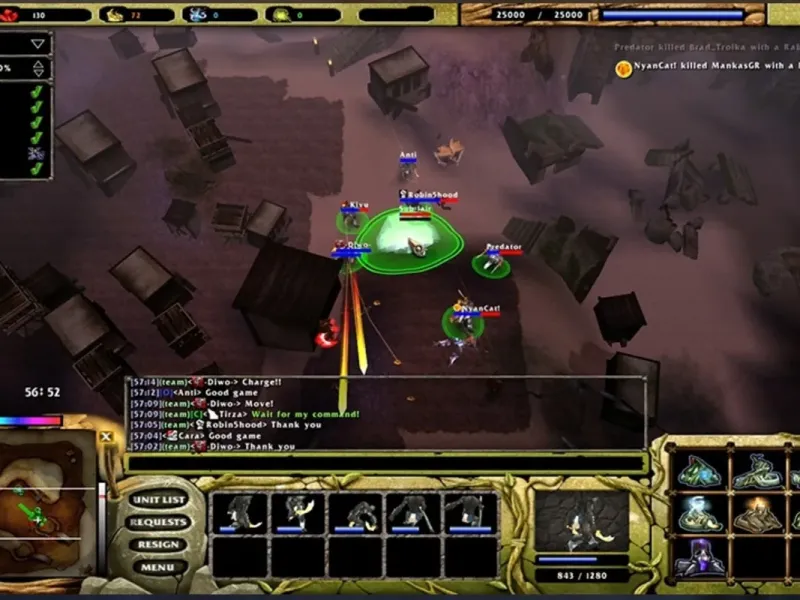Image resolution: width=800 pixels, height=600 pixels.
Task: Open the Unit List panel
Action: click(x=159, y=500)
